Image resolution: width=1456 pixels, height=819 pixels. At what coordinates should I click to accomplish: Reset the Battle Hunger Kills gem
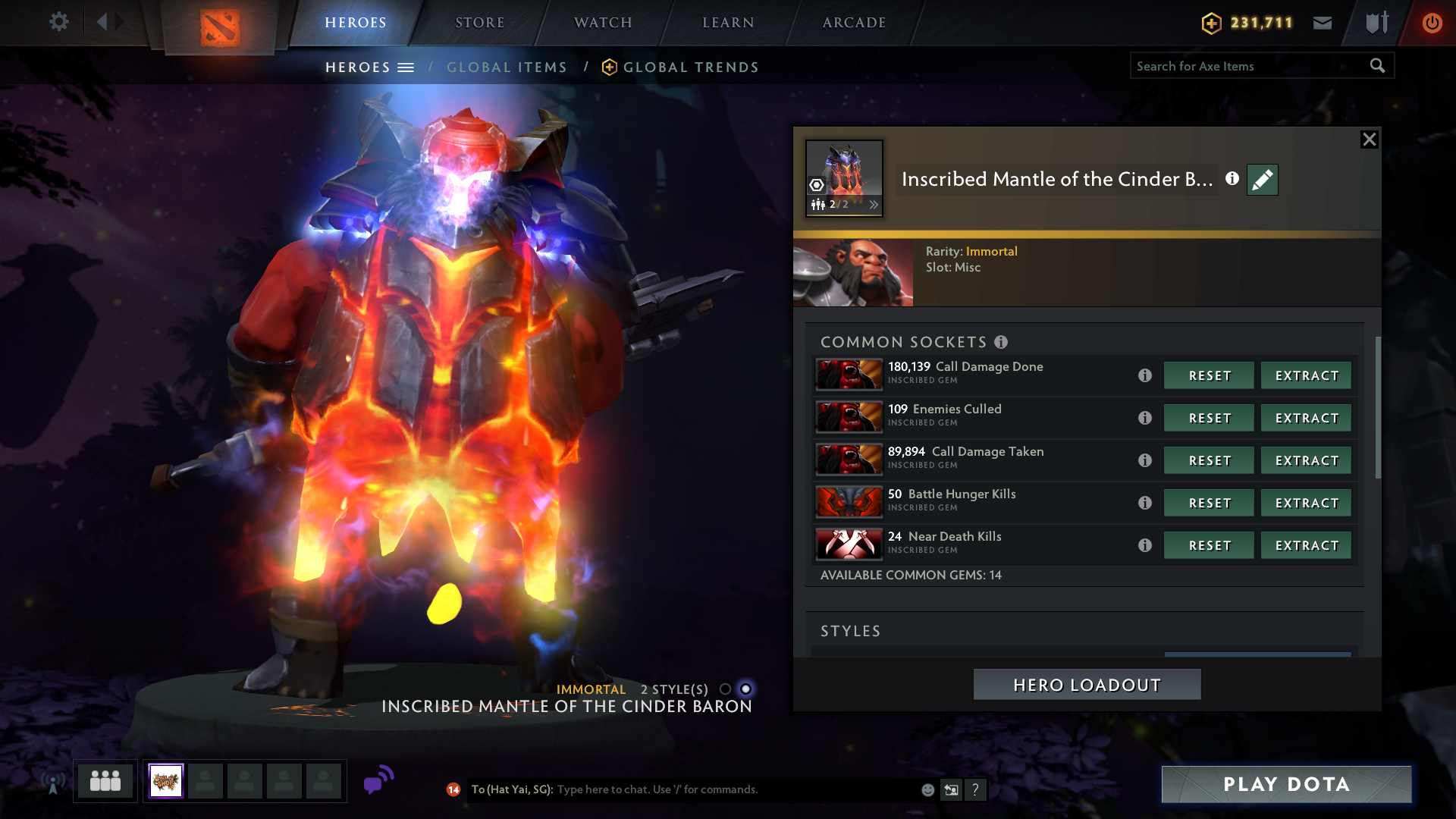[1209, 503]
